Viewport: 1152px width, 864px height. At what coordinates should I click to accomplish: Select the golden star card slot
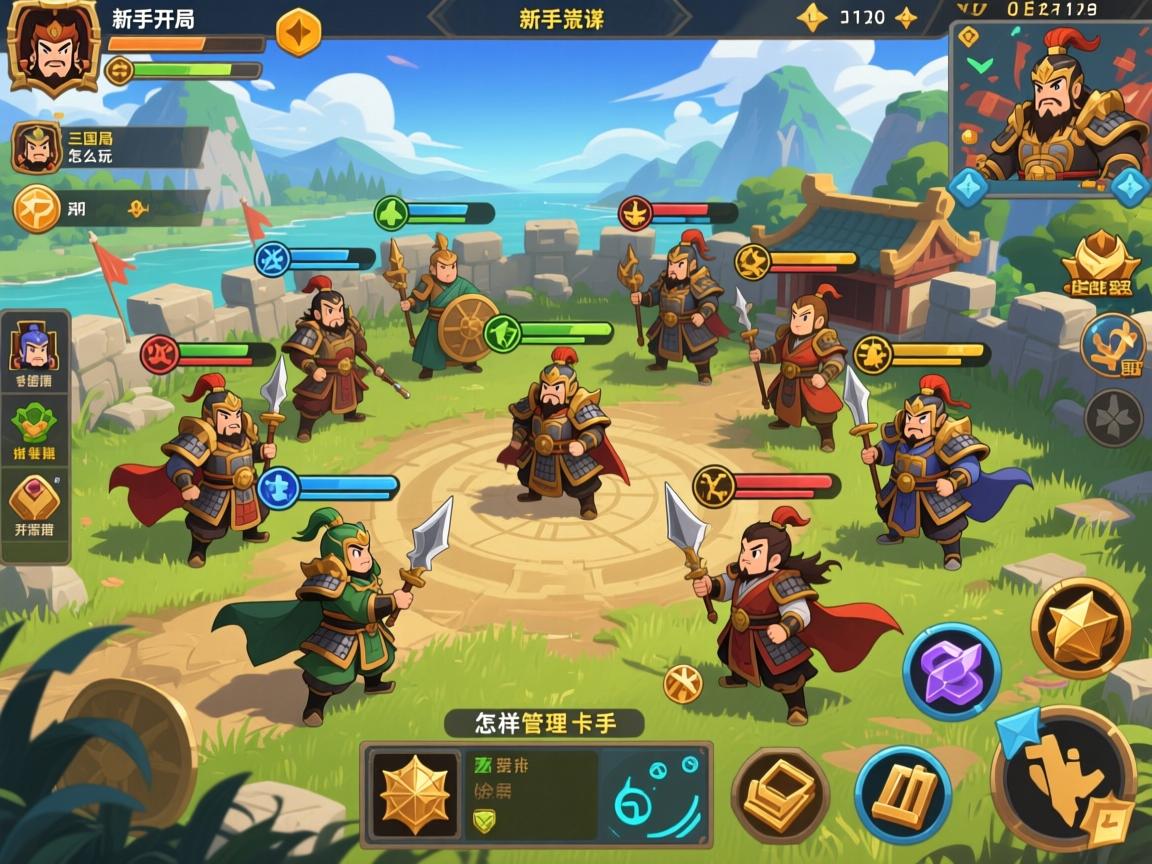(x=415, y=794)
